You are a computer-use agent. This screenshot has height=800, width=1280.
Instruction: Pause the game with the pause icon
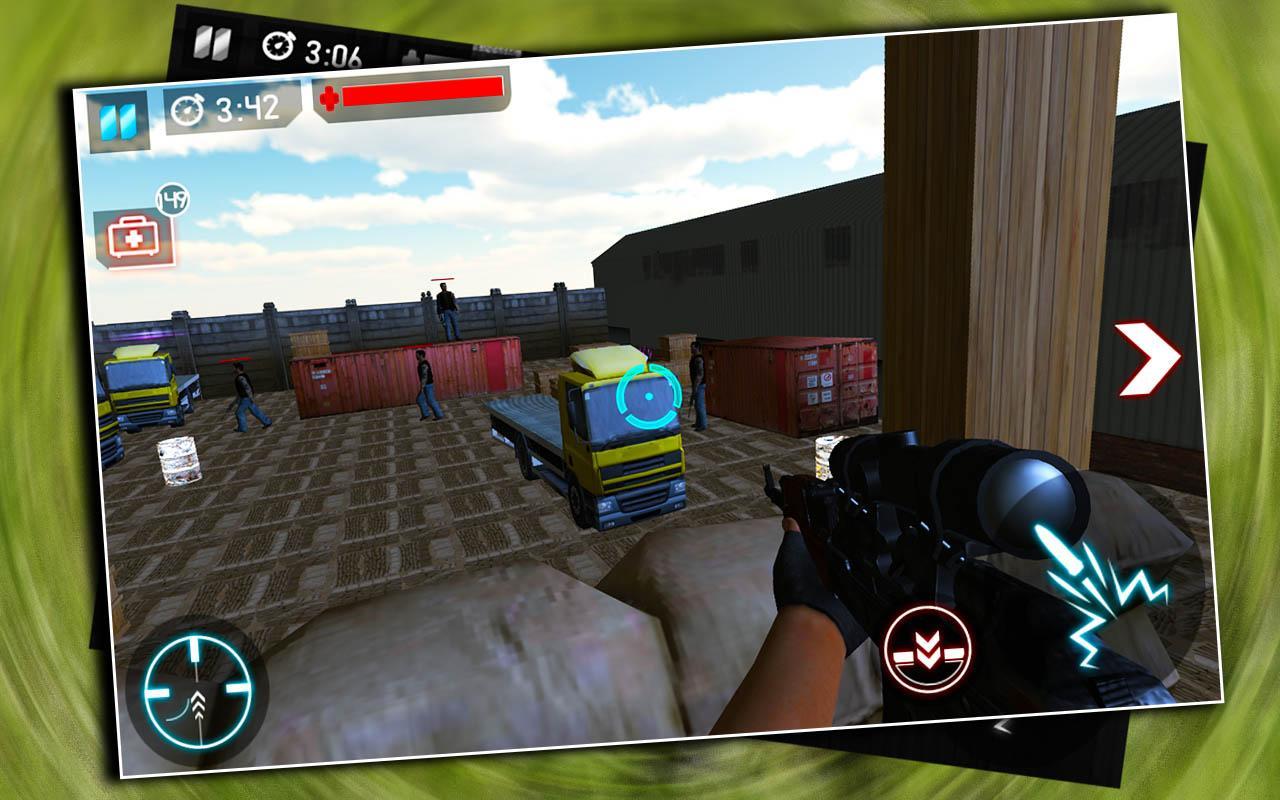(119, 120)
